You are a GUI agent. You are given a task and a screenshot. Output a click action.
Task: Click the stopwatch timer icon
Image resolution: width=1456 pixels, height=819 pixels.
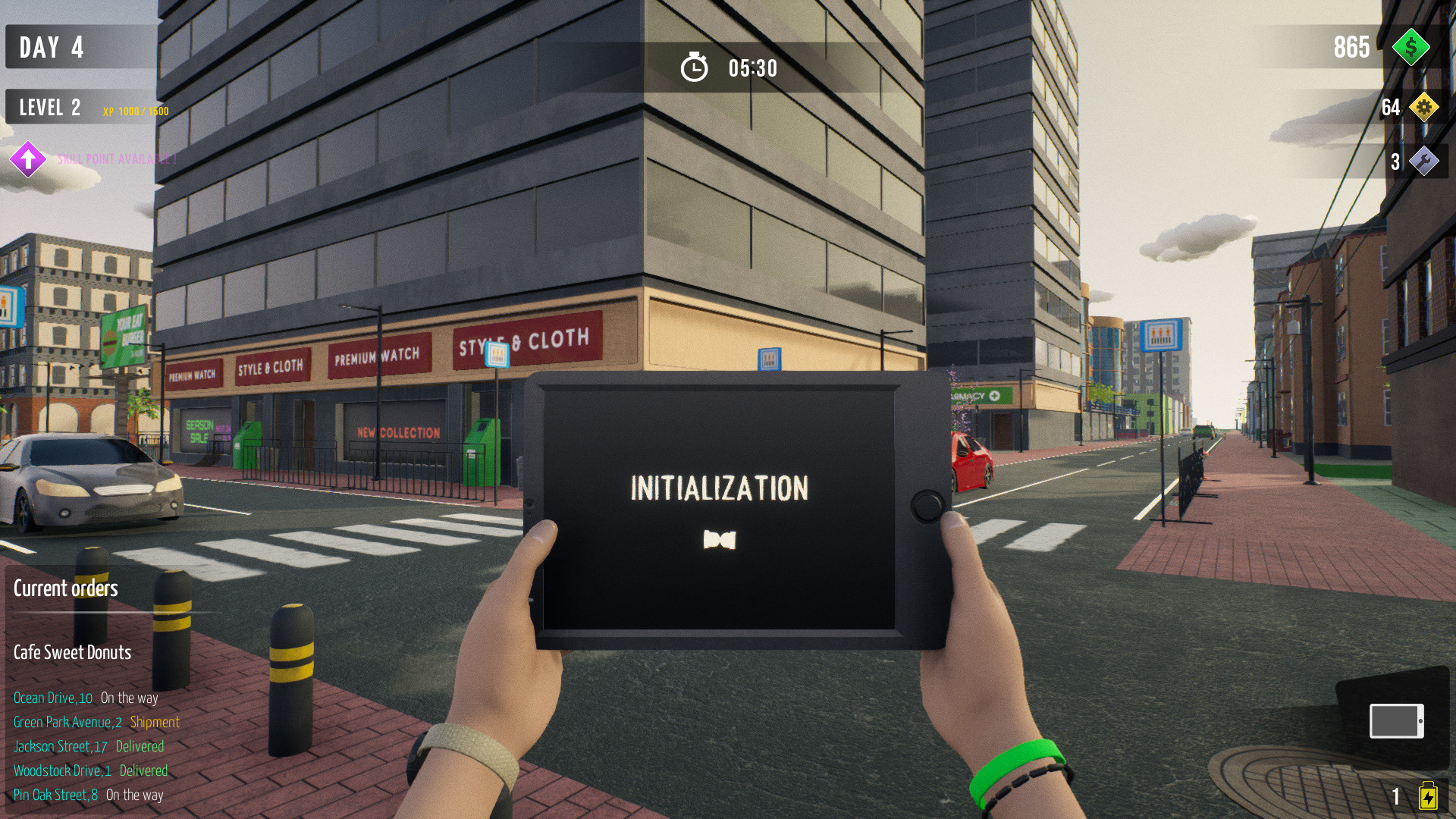[695, 67]
